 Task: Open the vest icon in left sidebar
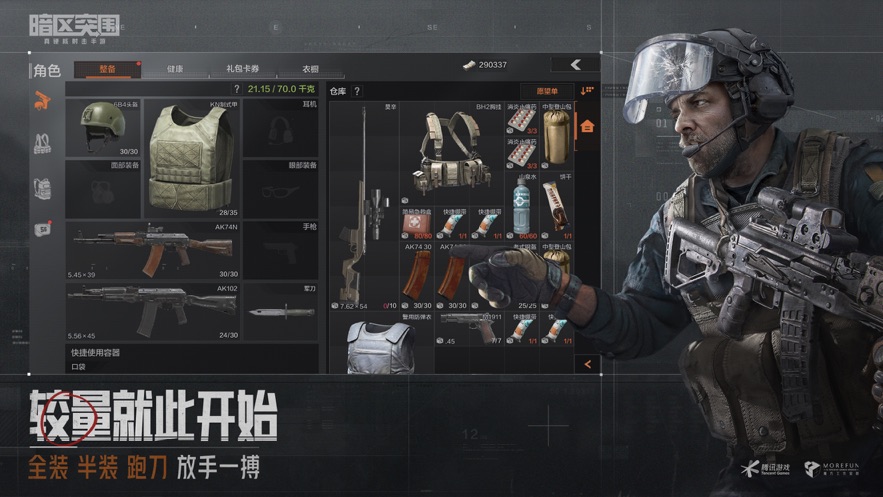(x=42, y=143)
